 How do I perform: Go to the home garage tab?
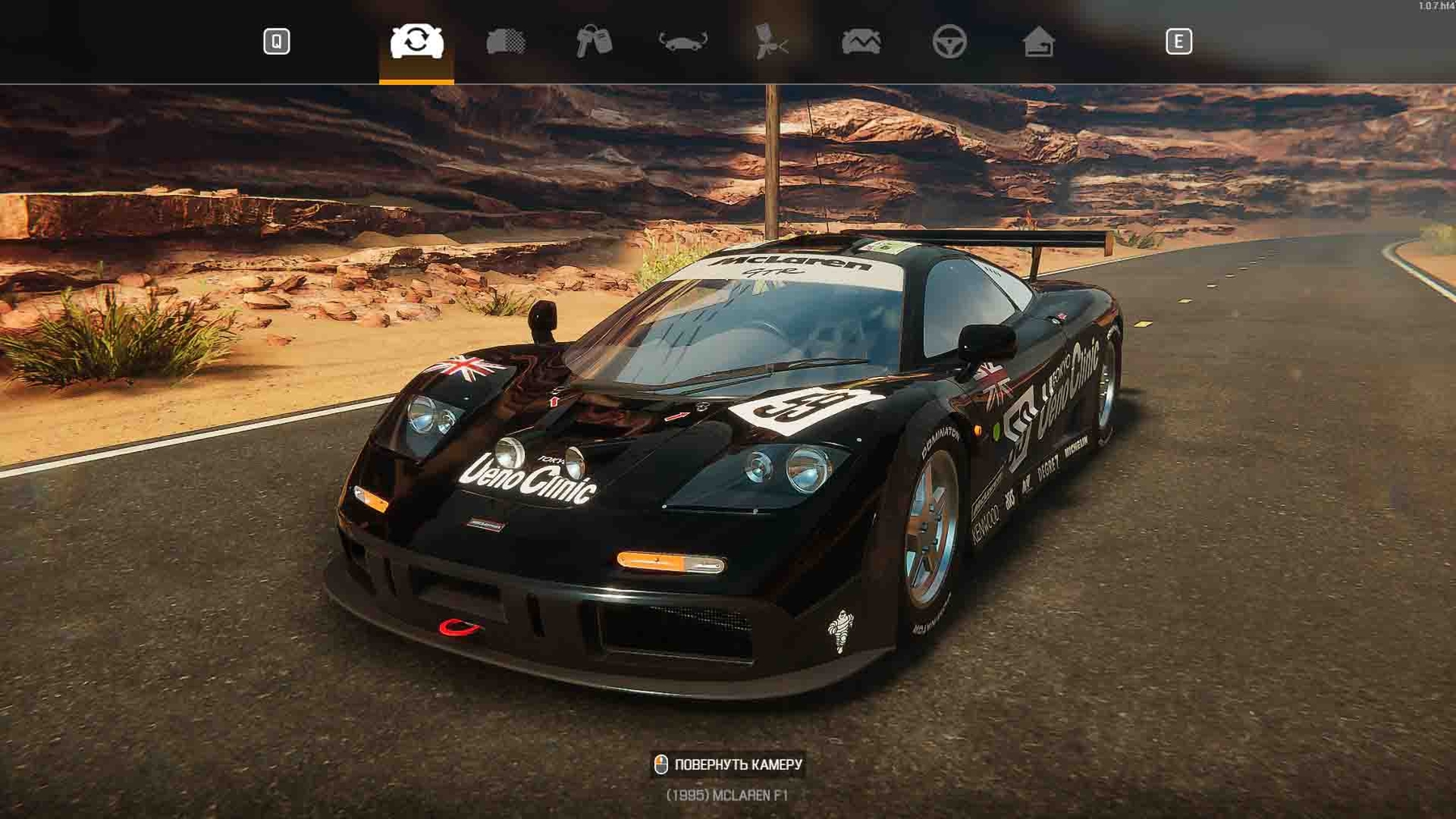[x=1038, y=41]
